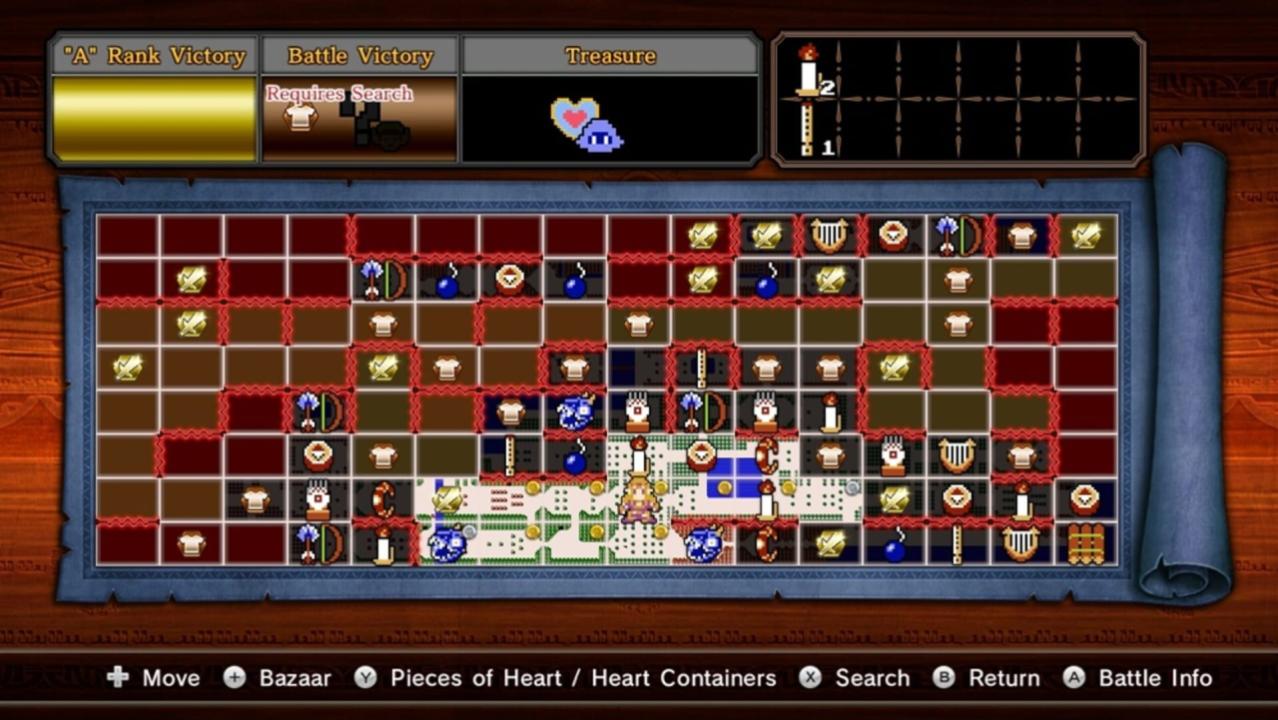The image size is (1278, 720).
Task: Open the gold "A" Rank Victory panel
Action: [154, 119]
